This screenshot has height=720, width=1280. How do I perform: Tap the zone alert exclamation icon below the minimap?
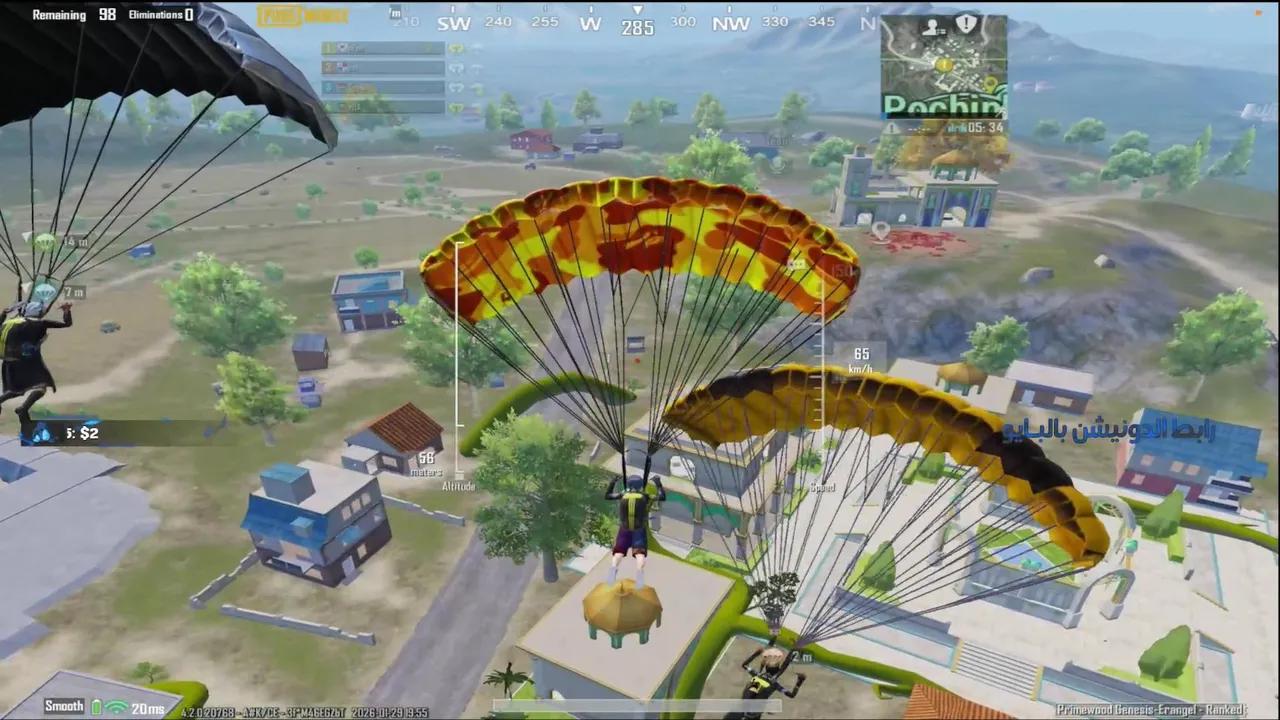(x=892, y=127)
